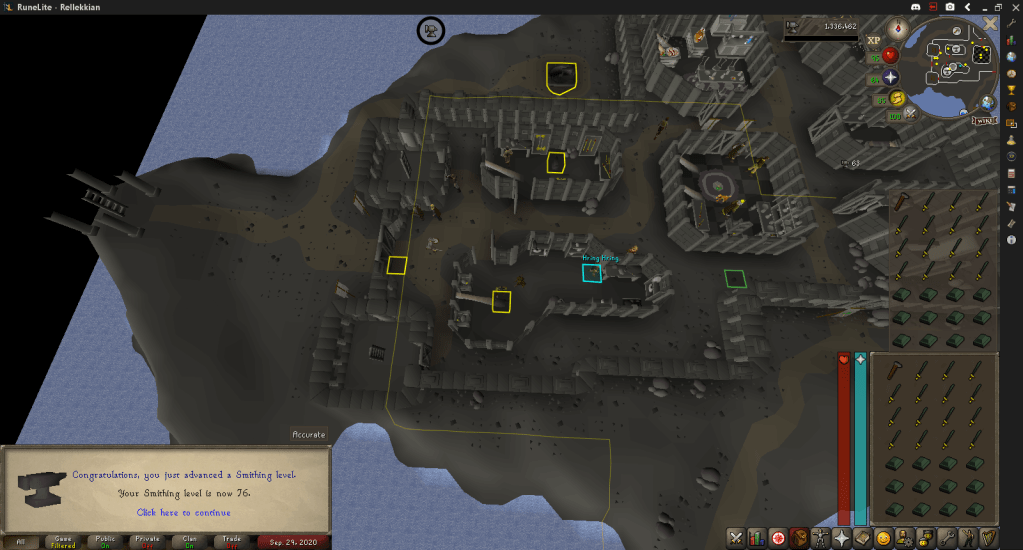1023x550 pixels.
Task: Open the Combat Options tab
Action: (x=736, y=538)
